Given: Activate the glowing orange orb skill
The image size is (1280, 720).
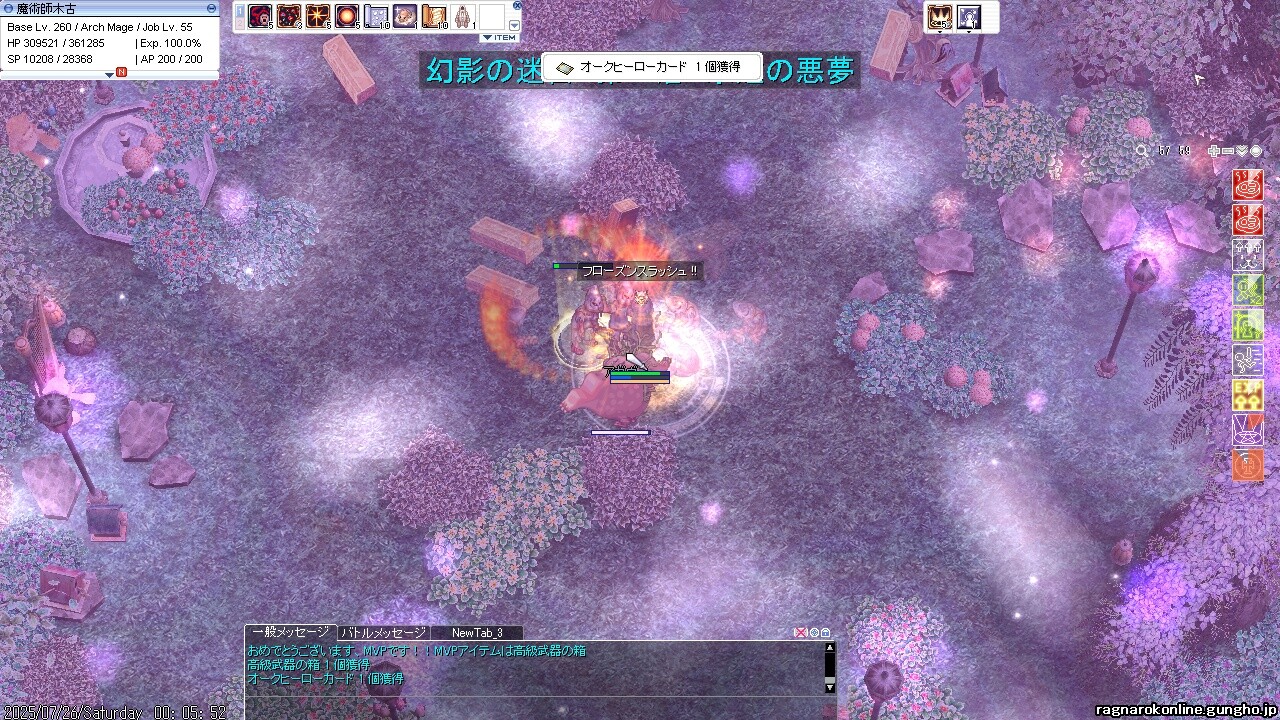Looking at the screenshot, I should tap(347, 16).
